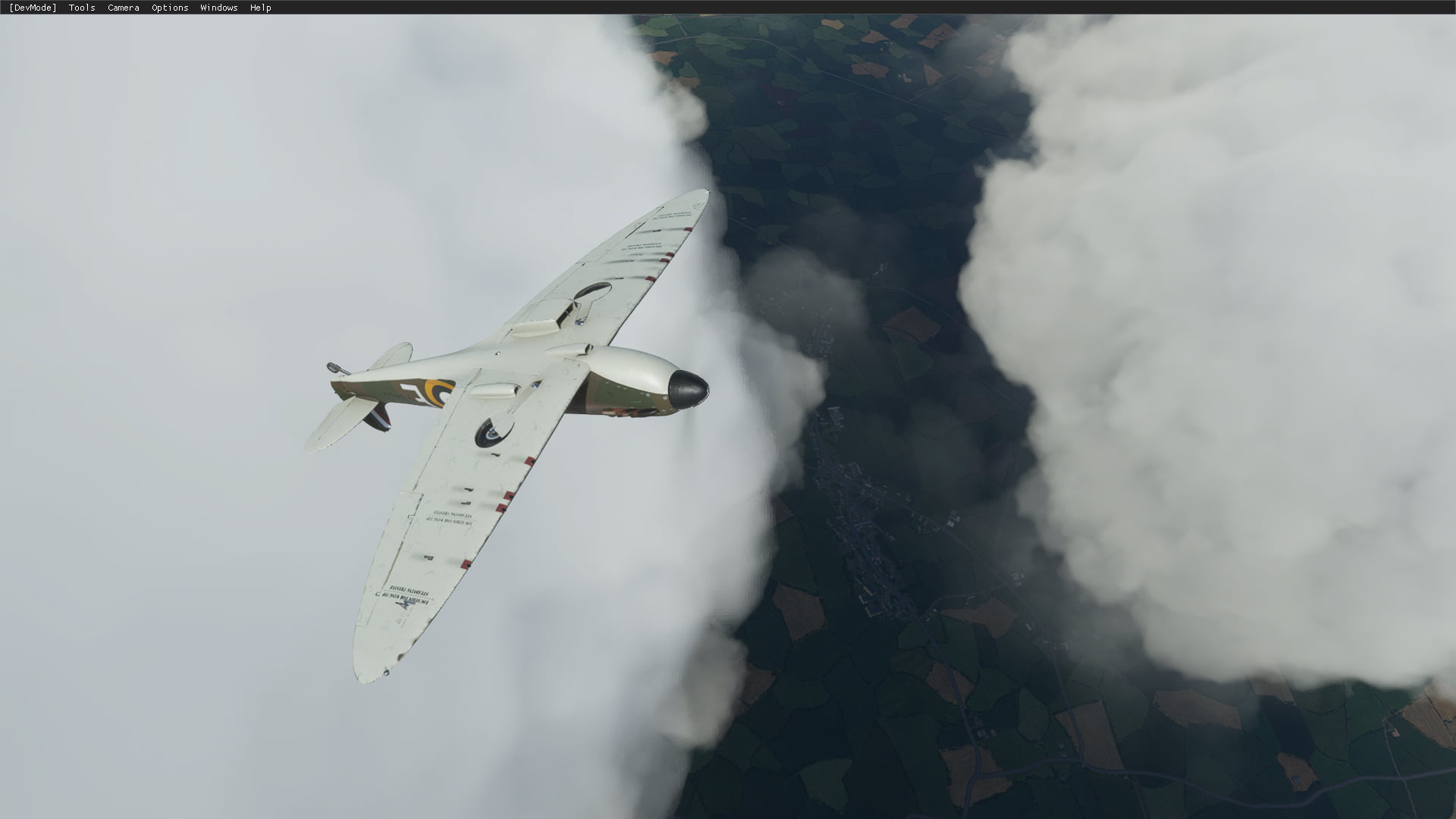Open the Camera menu
1456x819 pixels.
[123, 8]
